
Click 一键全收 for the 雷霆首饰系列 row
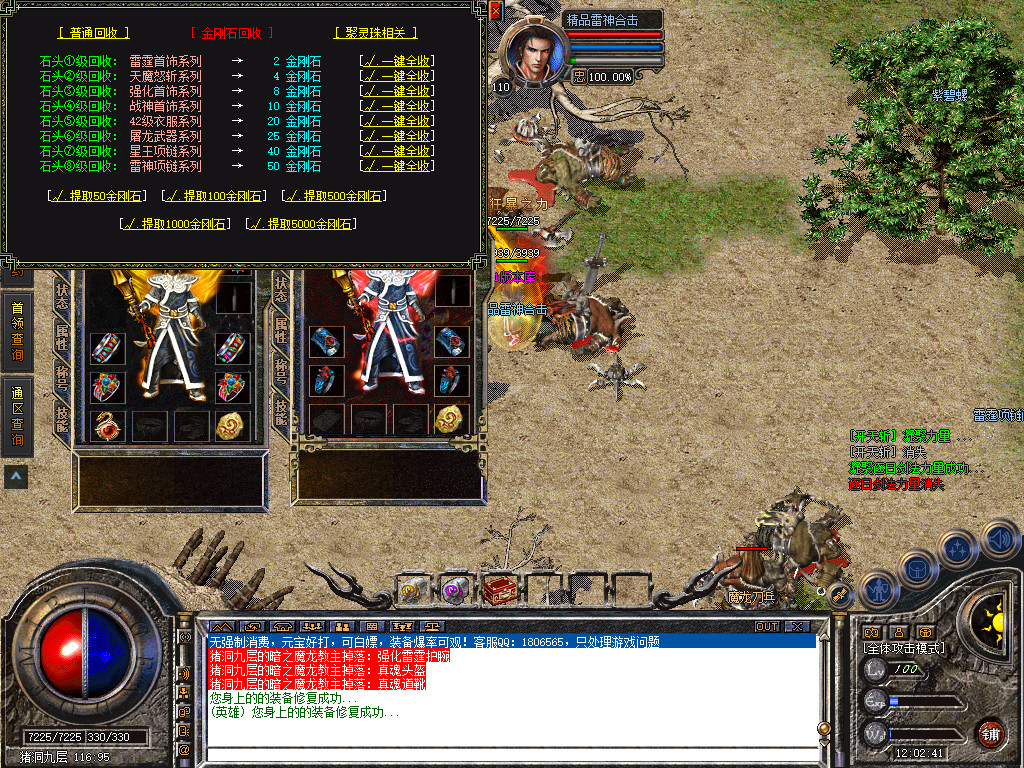(396, 61)
